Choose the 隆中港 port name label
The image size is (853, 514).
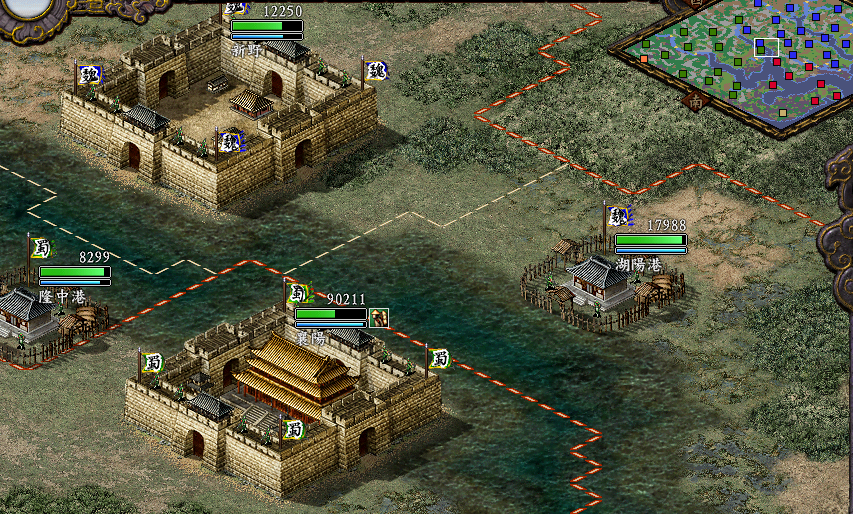pyautogui.click(x=62, y=296)
